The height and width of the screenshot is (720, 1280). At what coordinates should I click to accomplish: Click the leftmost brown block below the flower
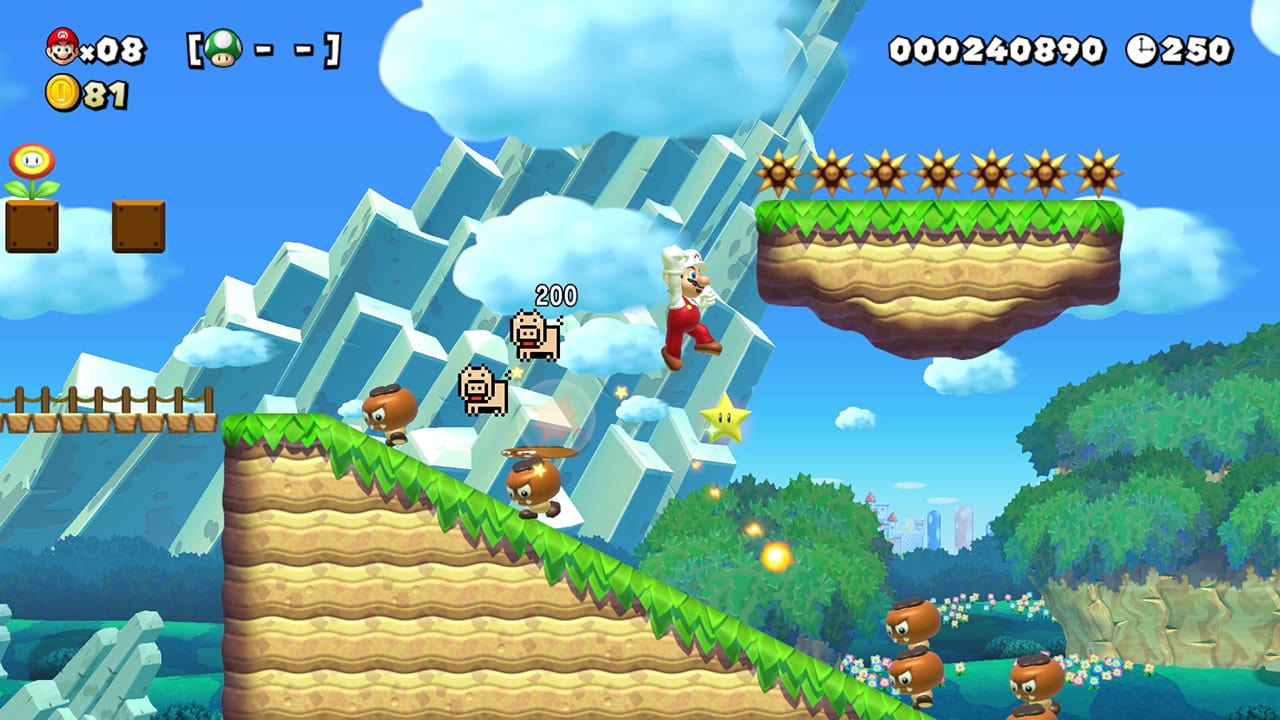tap(31, 229)
